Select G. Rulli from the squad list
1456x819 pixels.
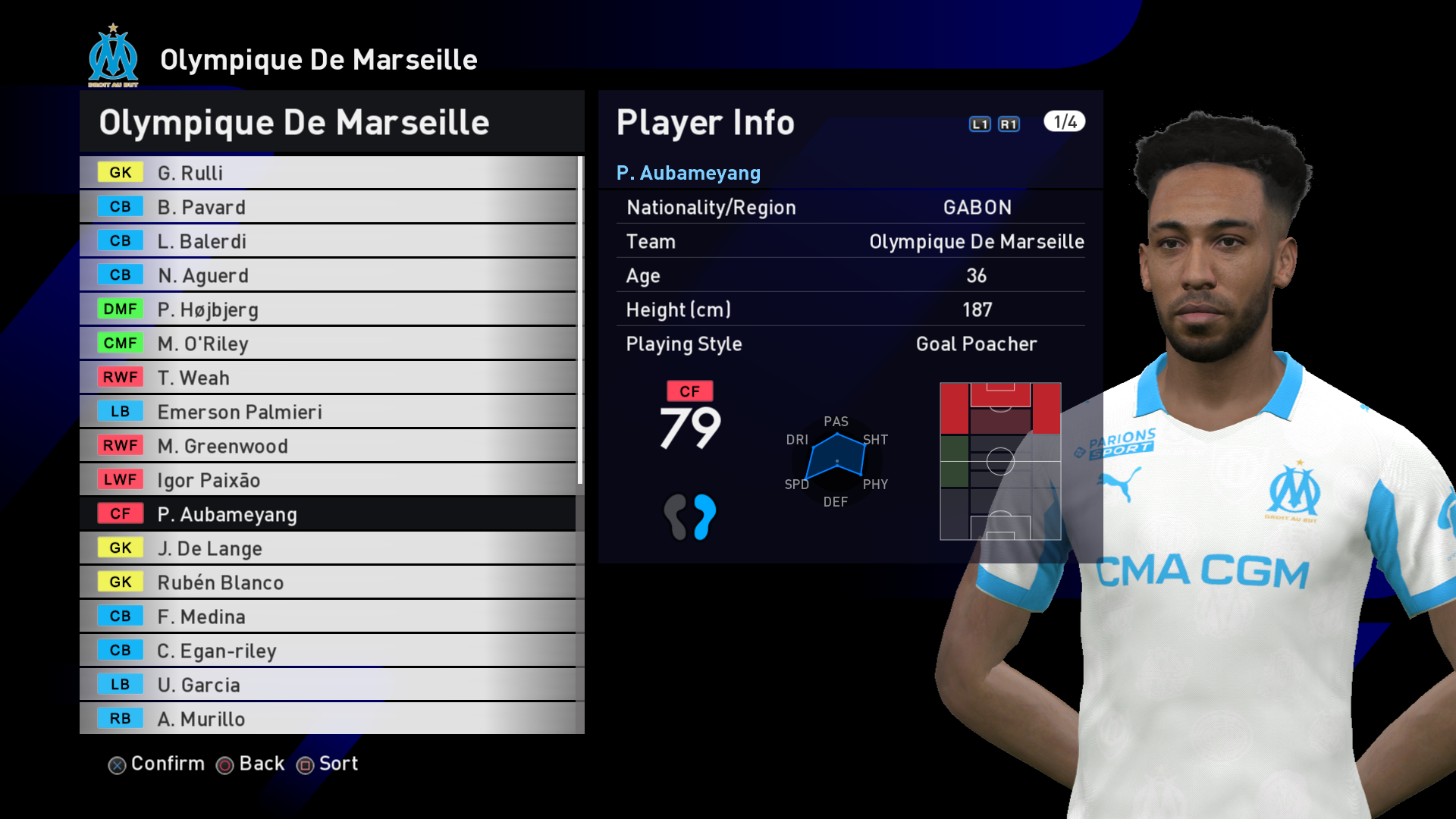[x=328, y=173]
